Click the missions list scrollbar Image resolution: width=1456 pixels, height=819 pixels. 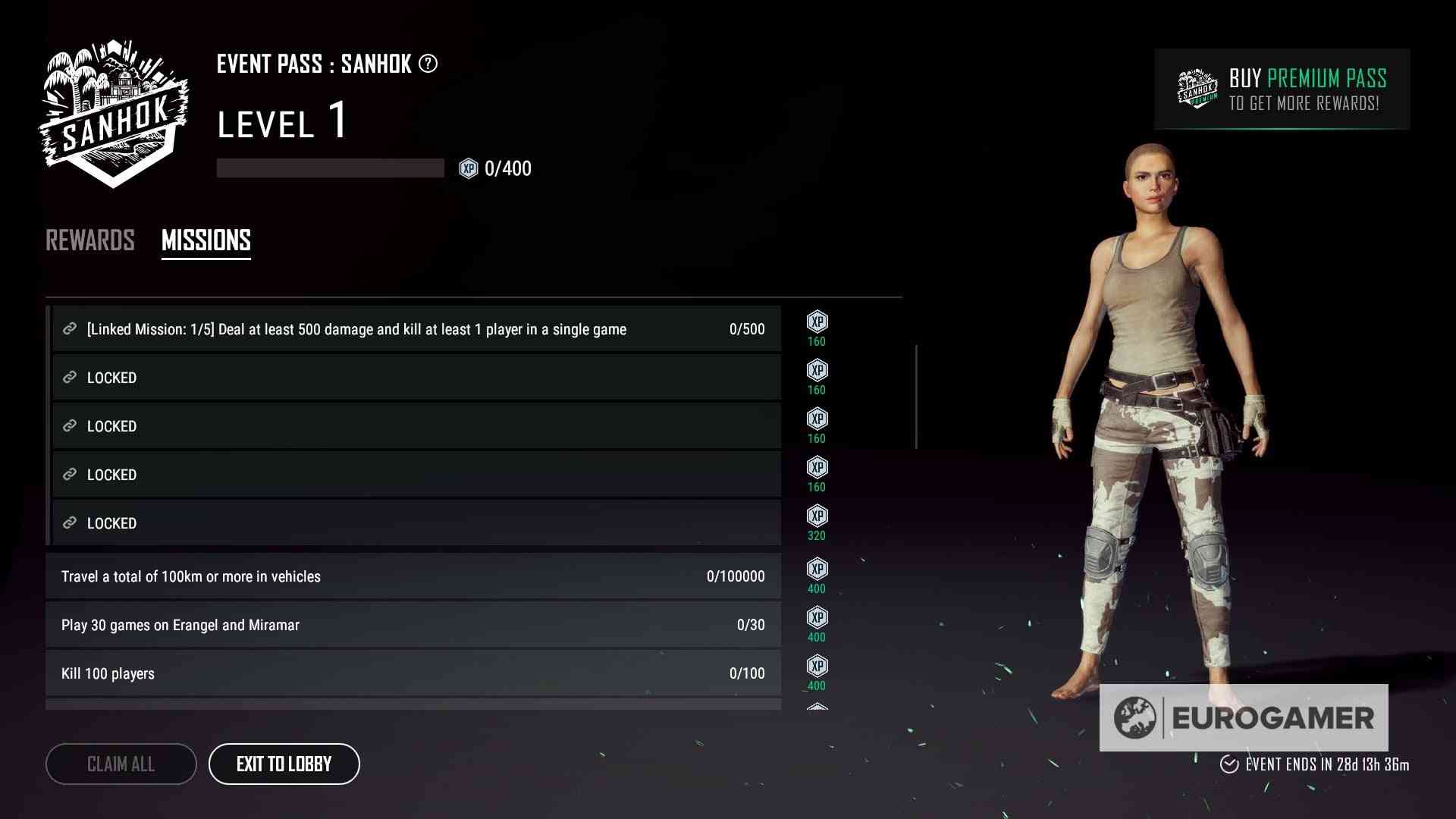tap(917, 397)
